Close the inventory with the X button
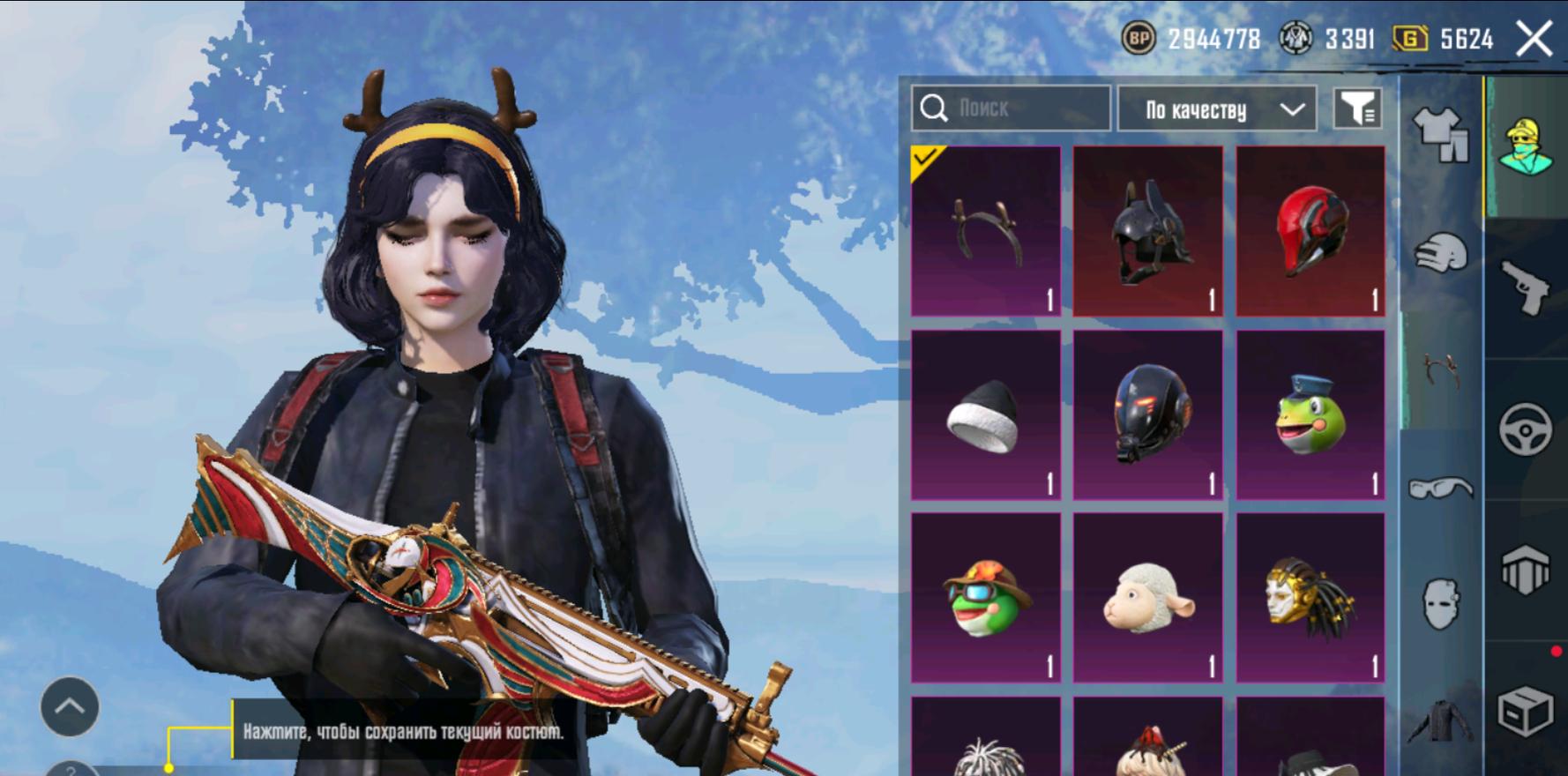 coord(1534,39)
